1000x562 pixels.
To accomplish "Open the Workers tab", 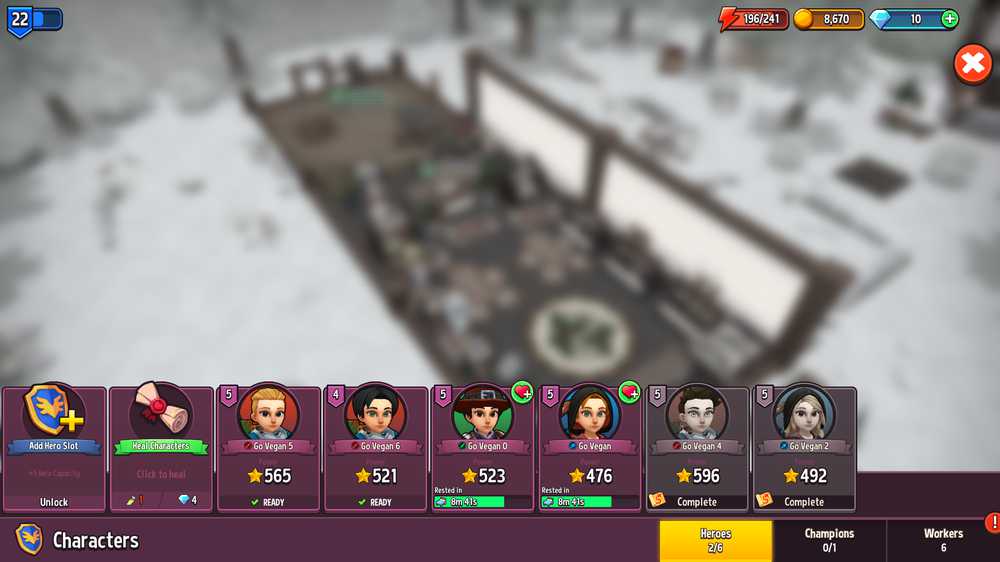I will click(943, 540).
